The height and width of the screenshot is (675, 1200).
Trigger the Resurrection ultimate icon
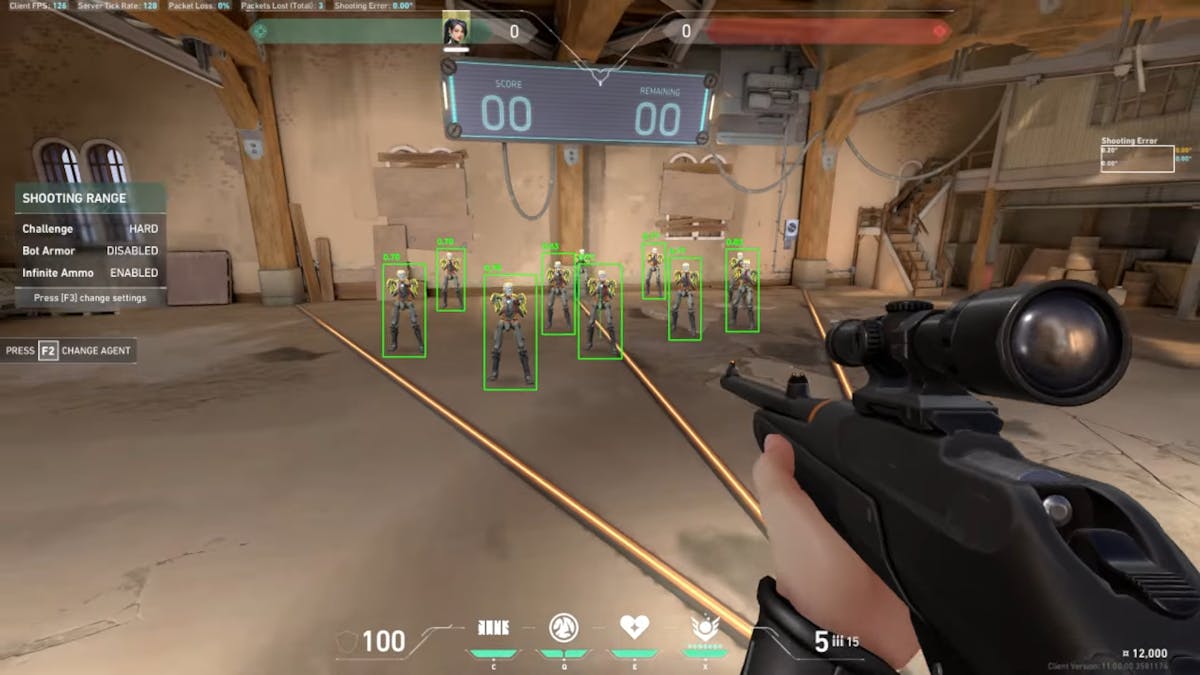point(707,629)
